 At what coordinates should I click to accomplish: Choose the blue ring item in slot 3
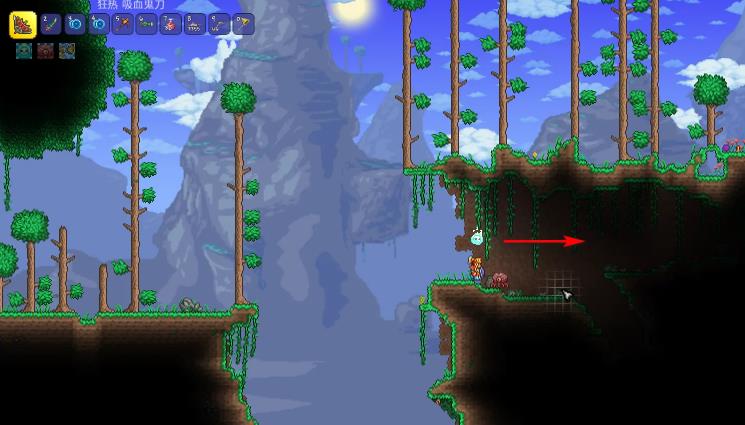point(74,25)
